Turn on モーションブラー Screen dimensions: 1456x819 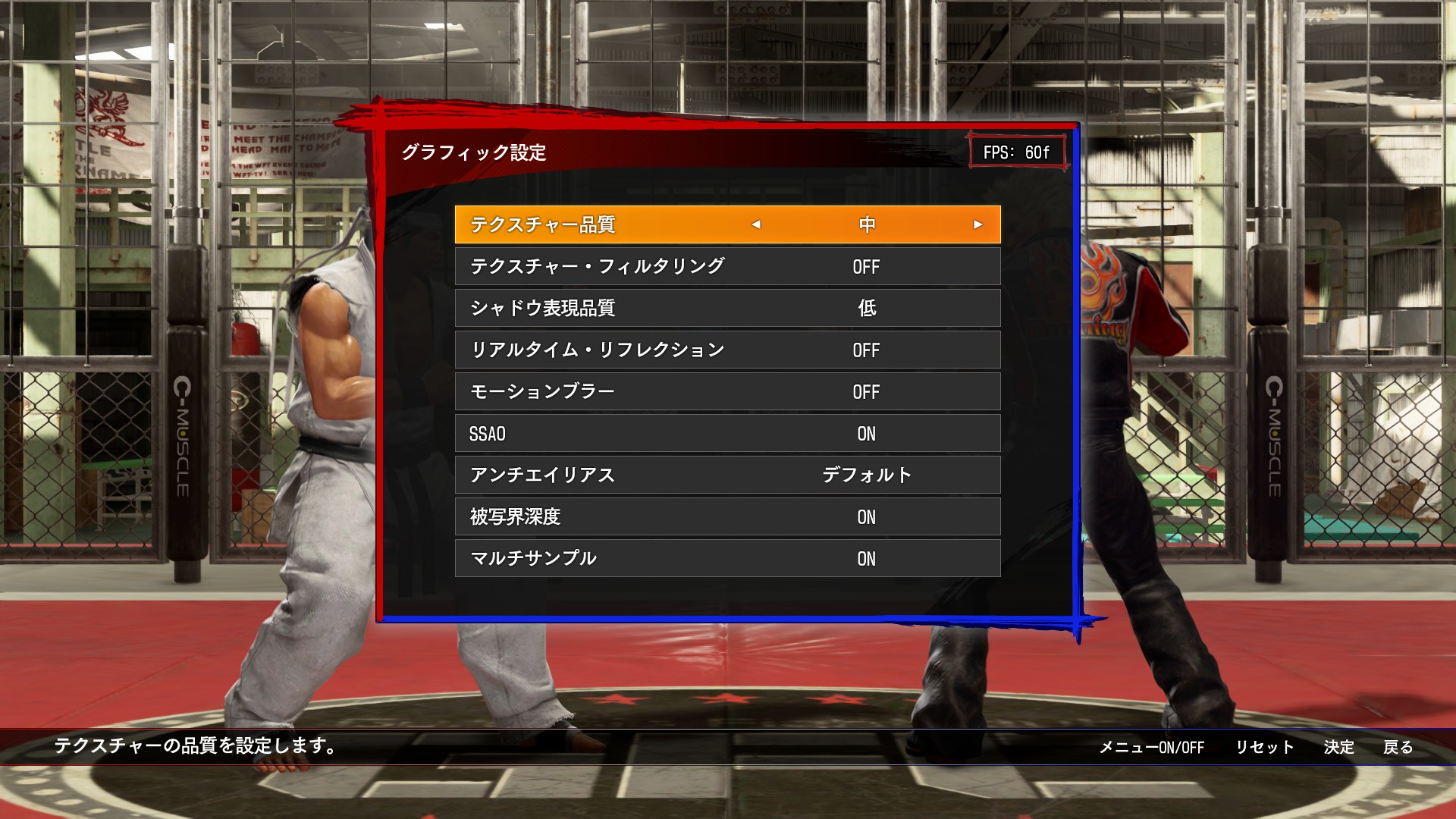tap(866, 392)
